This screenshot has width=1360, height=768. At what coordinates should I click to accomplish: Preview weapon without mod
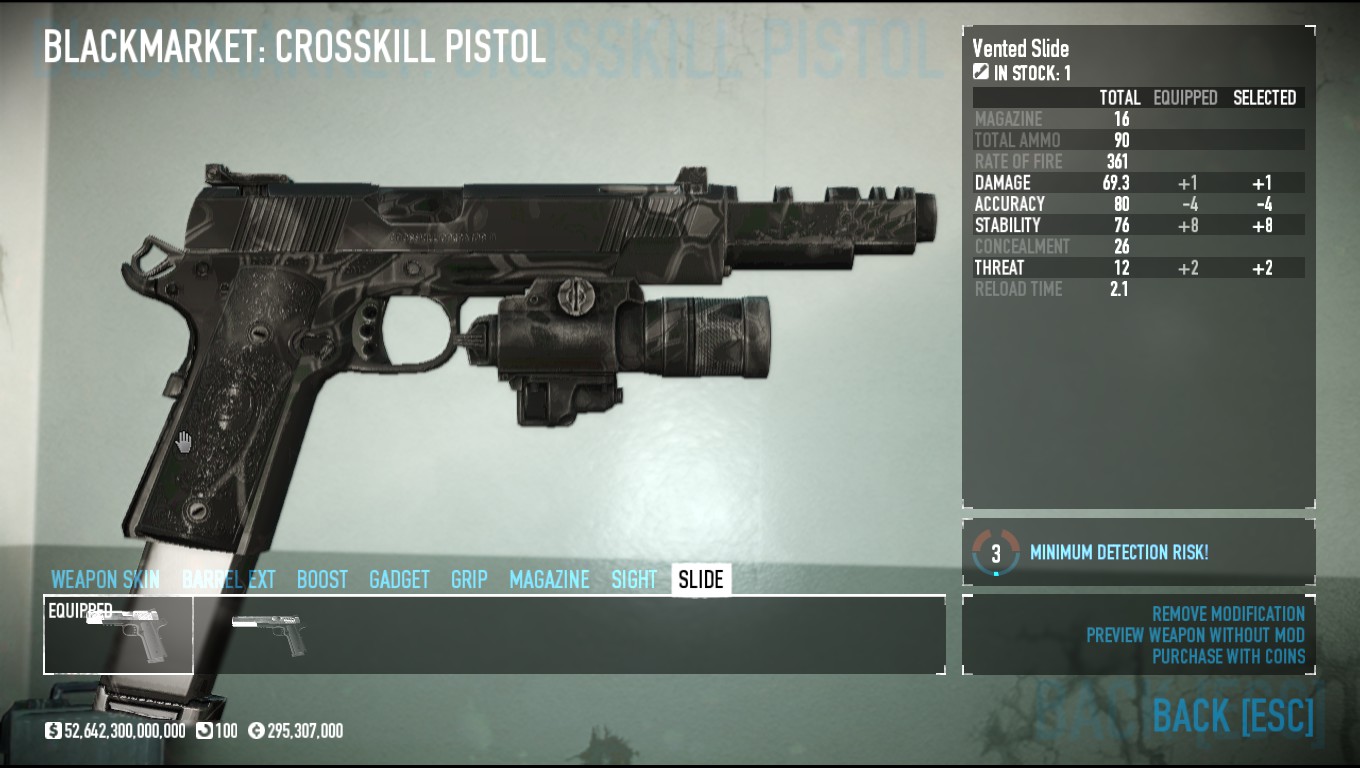pos(1195,635)
